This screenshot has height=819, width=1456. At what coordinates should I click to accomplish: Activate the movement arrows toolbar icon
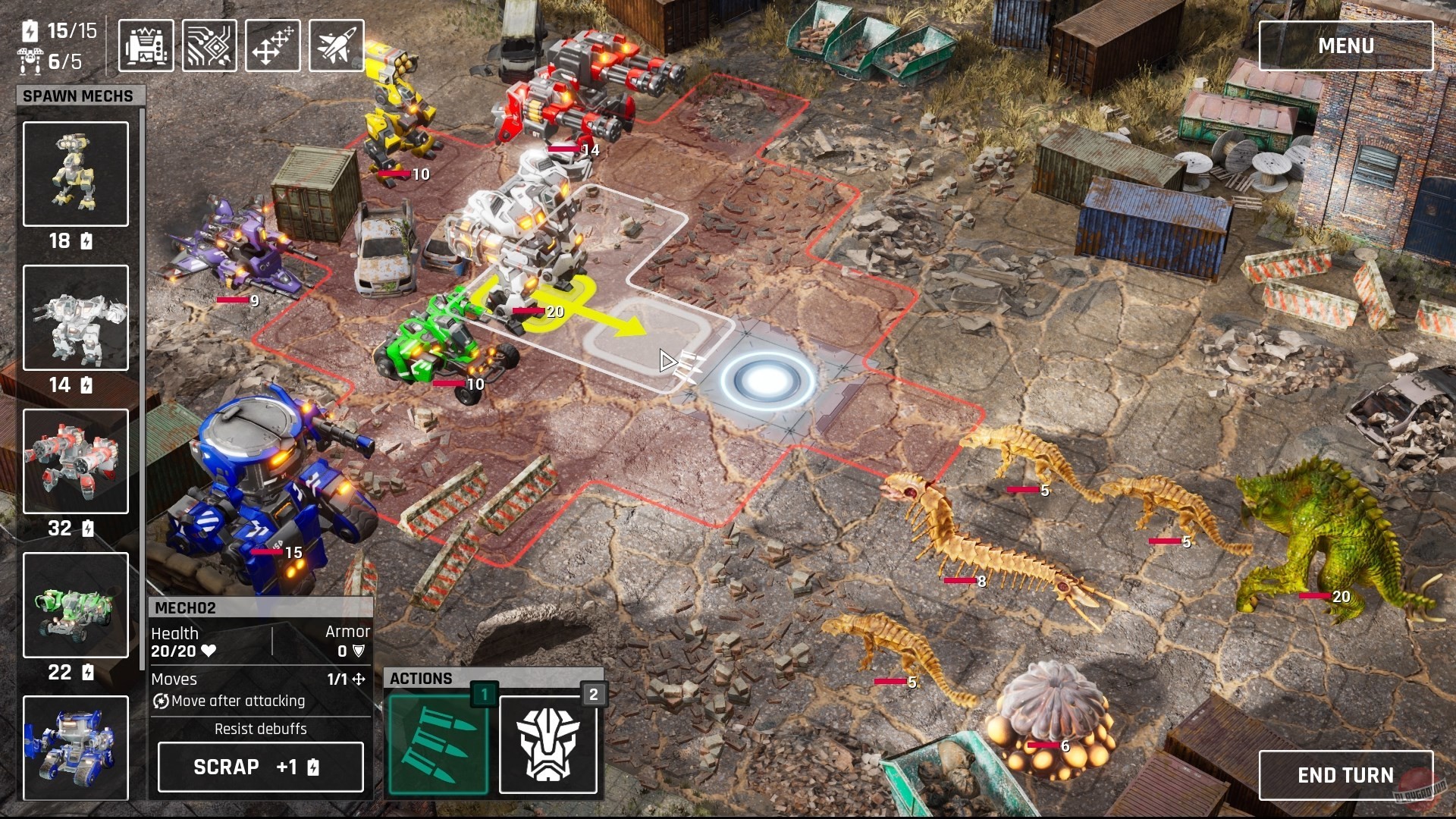pos(272,45)
